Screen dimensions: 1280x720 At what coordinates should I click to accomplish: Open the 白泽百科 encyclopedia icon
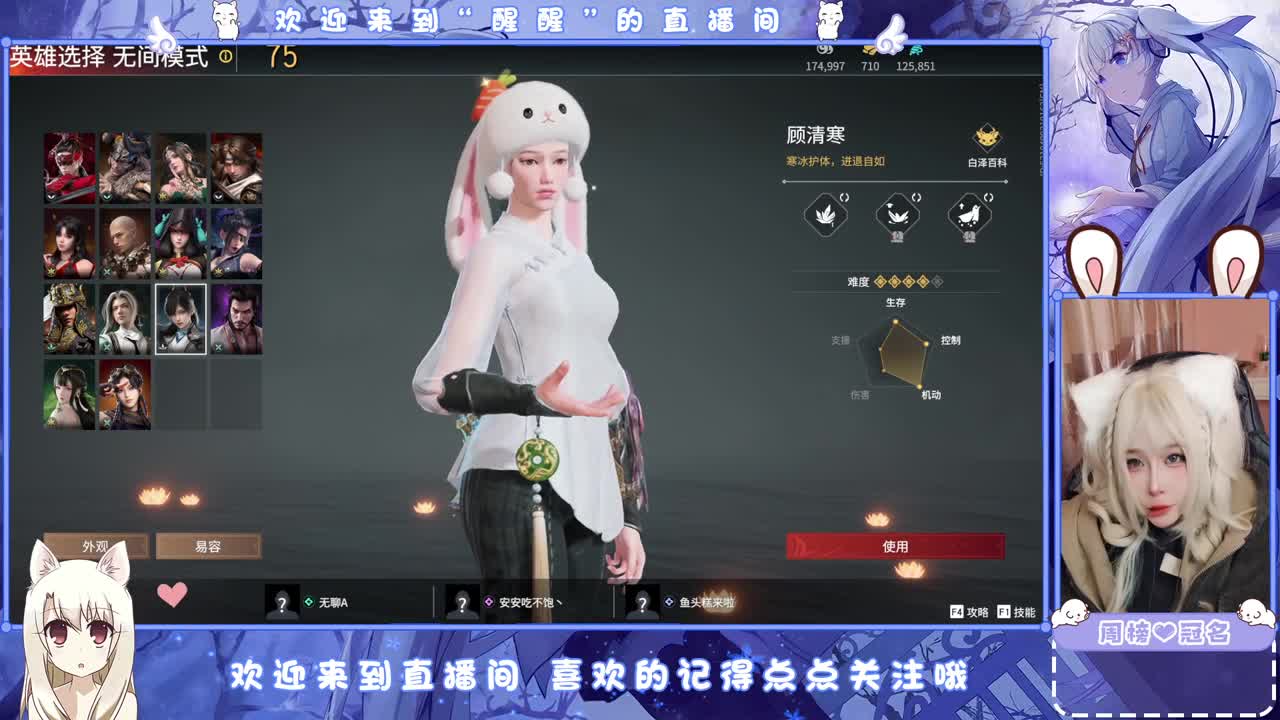point(987,138)
